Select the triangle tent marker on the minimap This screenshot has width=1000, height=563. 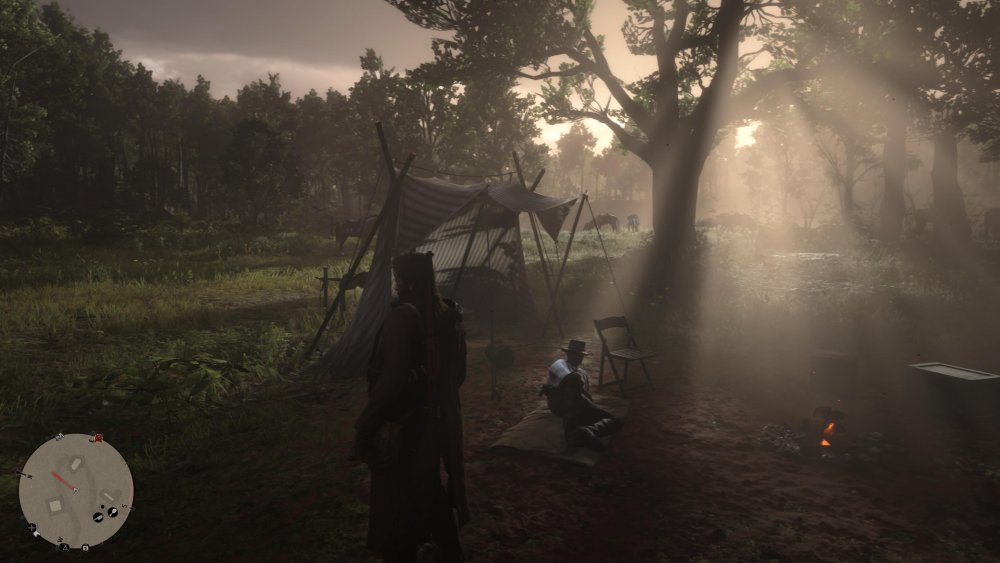click(65, 547)
